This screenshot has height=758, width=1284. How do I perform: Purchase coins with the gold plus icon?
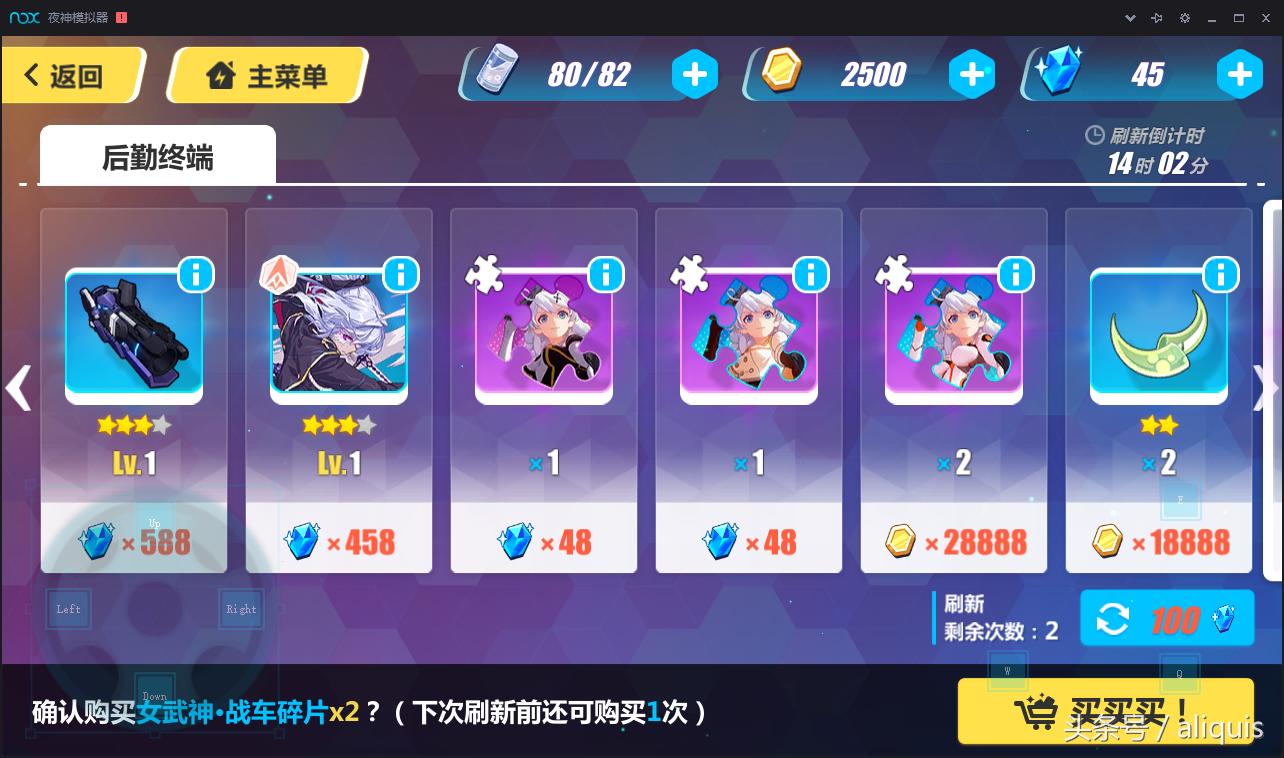pyautogui.click(x=972, y=73)
